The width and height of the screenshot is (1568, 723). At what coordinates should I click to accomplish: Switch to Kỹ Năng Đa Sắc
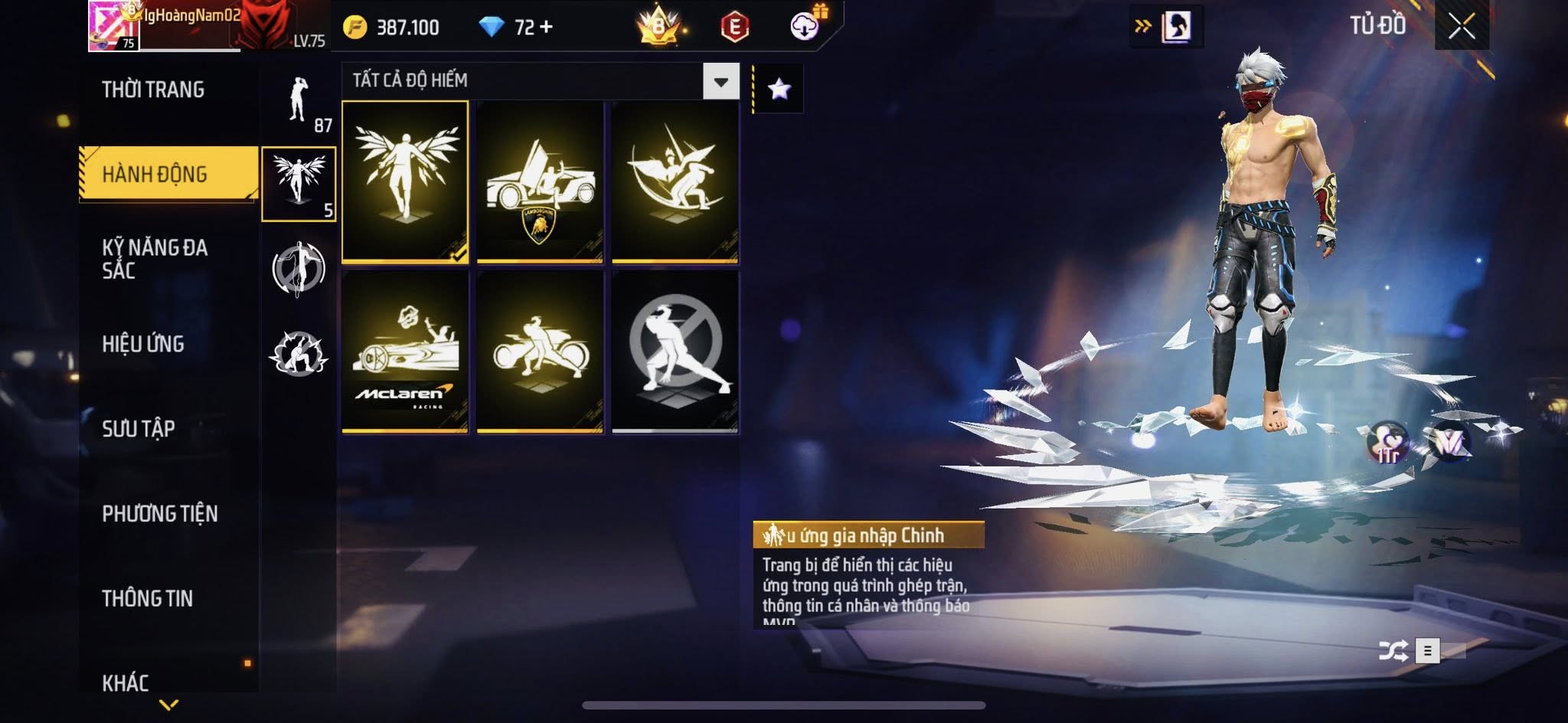(155, 258)
